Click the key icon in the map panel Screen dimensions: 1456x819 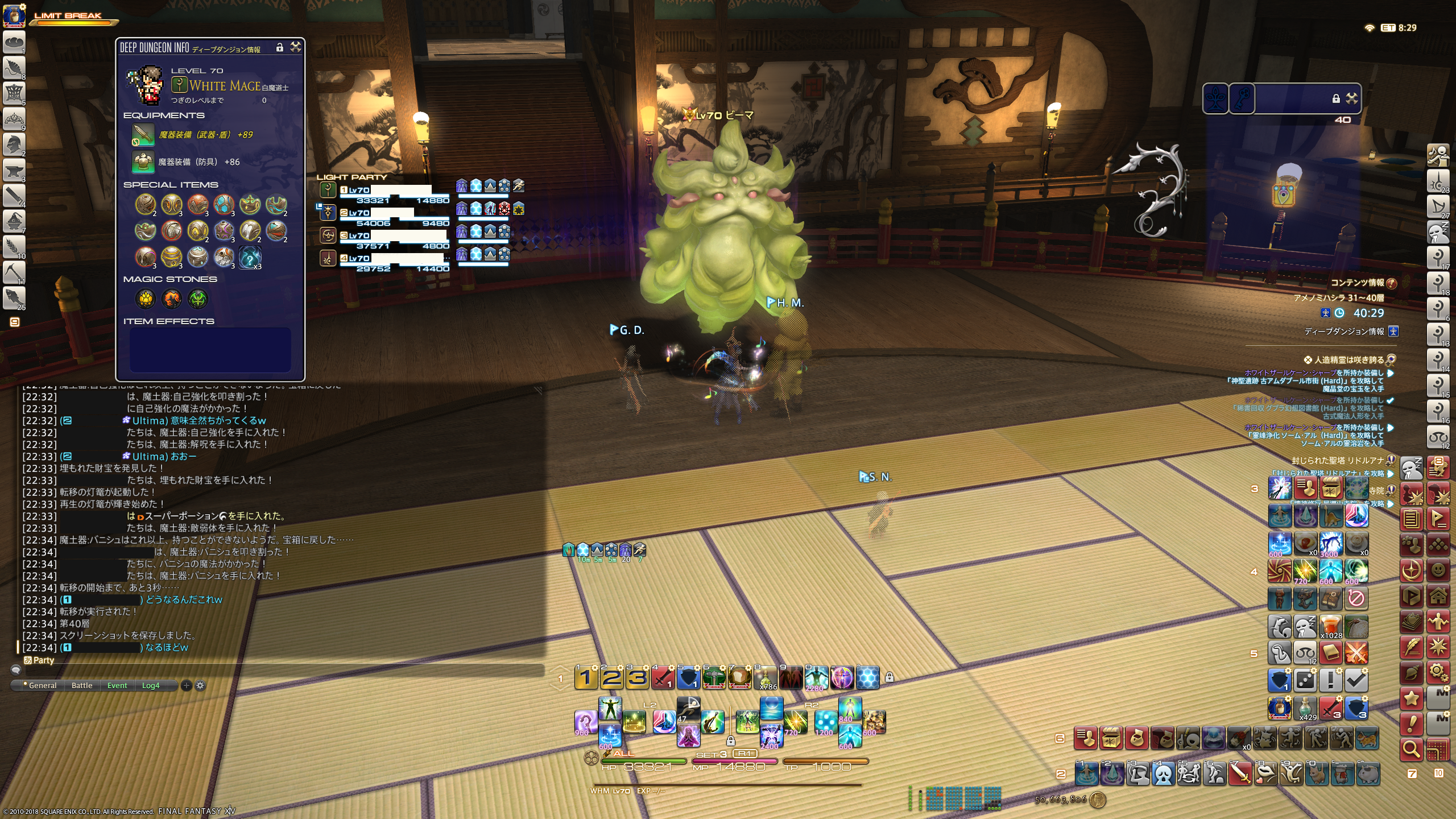tap(1241, 99)
